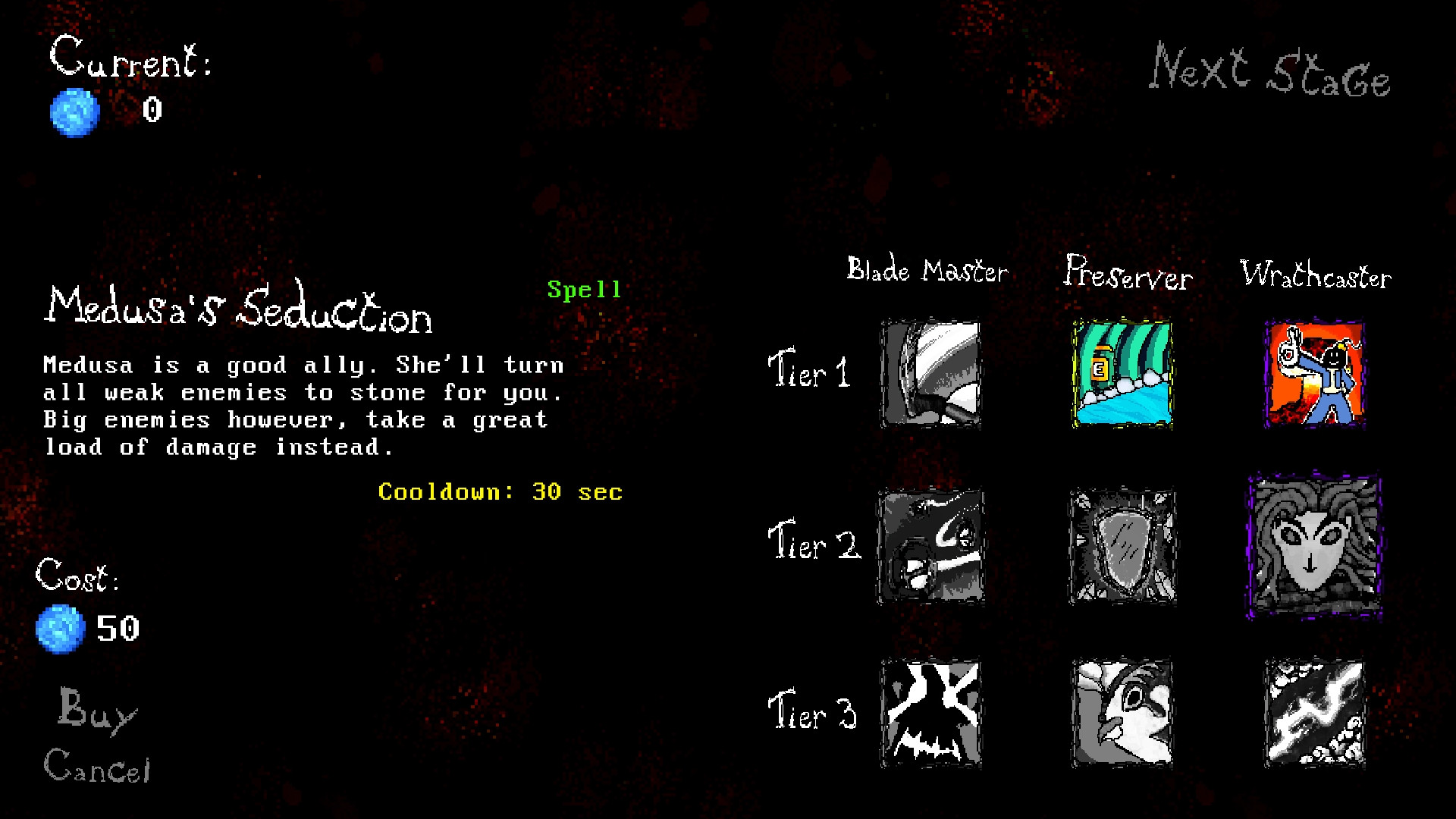Cancel the current purchase
This screenshot has height=819, width=1456.
tap(98, 768)
